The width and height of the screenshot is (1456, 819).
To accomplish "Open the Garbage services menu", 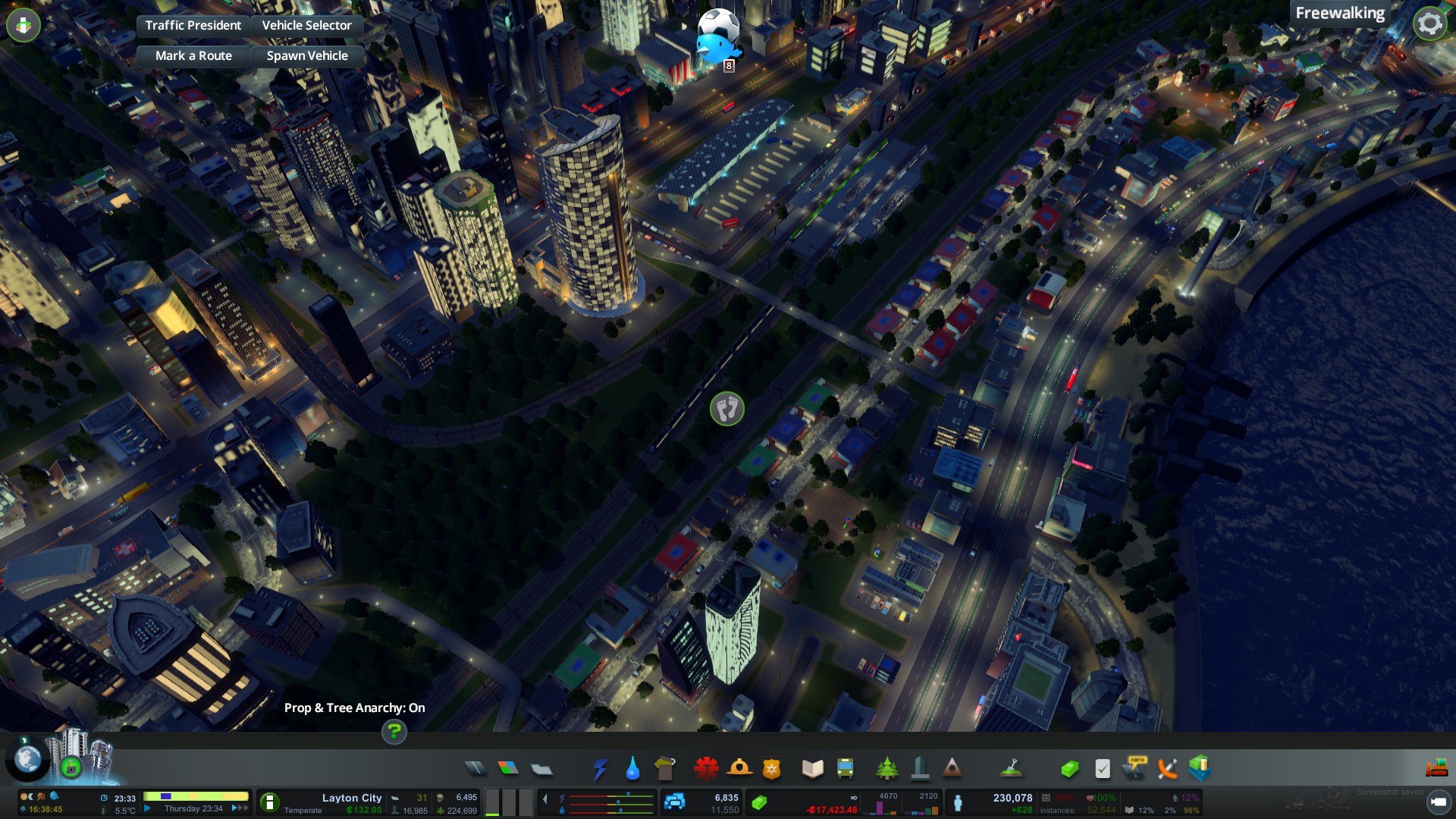I will tap(665, 769).
